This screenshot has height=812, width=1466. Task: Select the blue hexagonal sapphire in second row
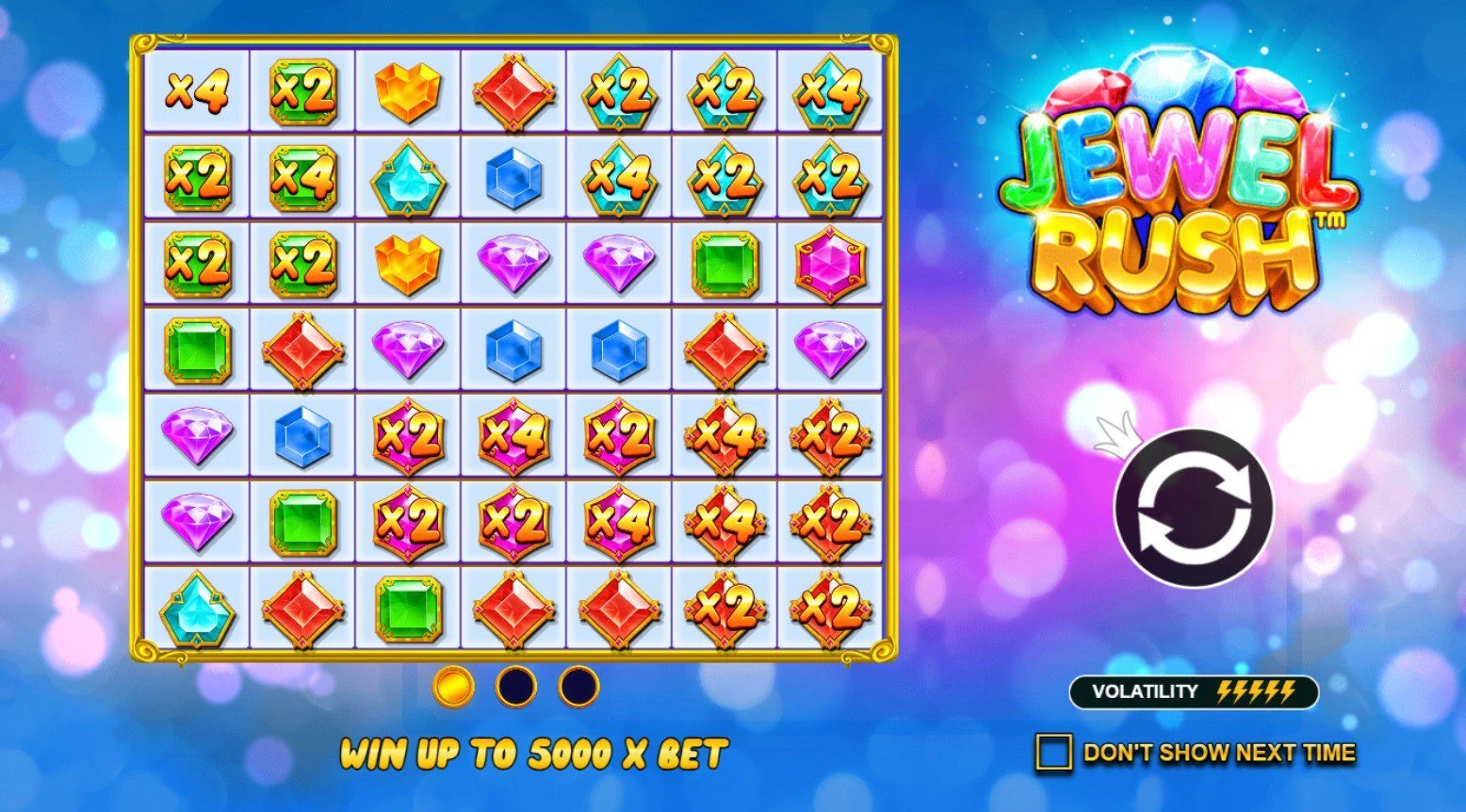coord(513,174)
